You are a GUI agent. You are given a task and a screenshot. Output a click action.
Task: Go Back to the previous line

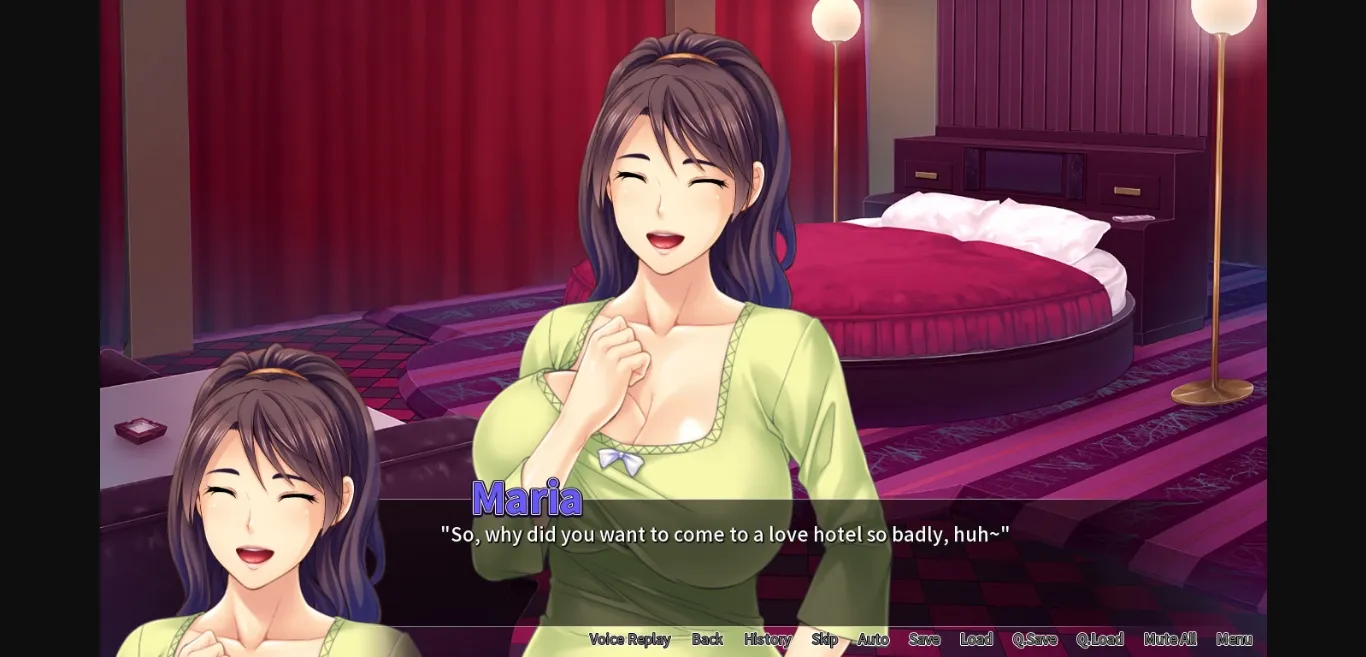[x=707, y=639]
